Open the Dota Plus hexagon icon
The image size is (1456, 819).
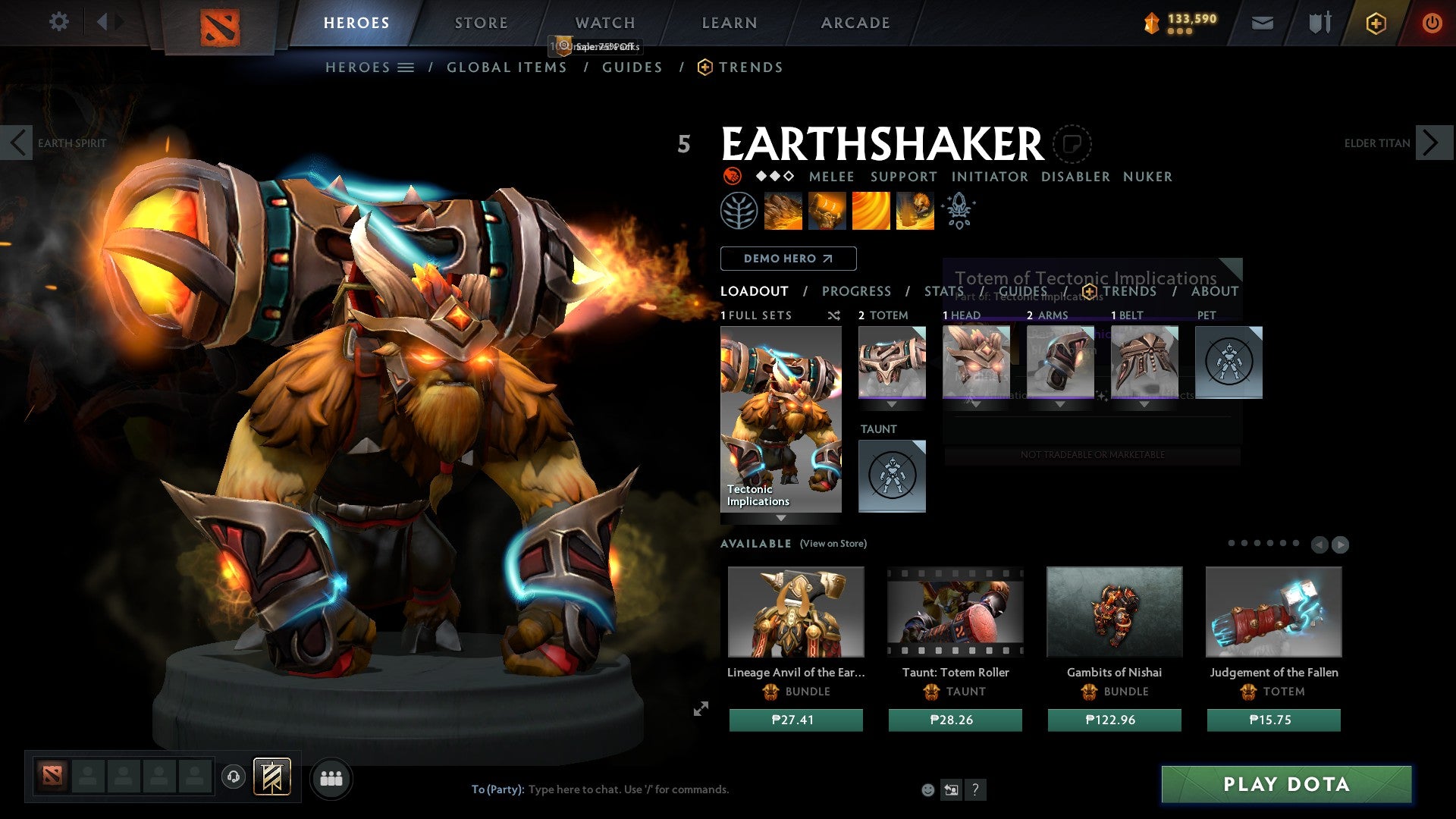1375,24
